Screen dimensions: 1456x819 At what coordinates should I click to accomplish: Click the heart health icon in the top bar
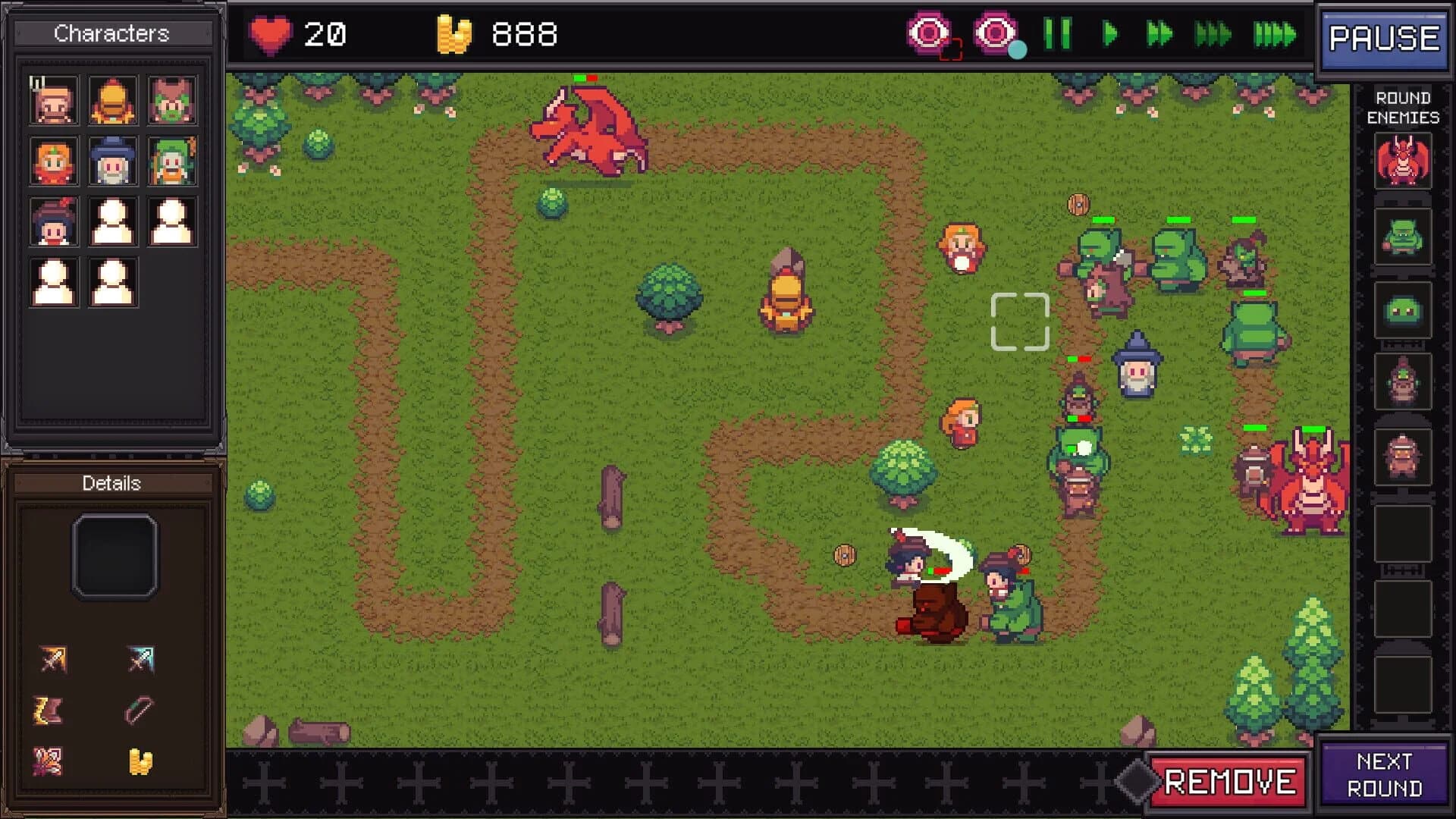click(271, 33)
